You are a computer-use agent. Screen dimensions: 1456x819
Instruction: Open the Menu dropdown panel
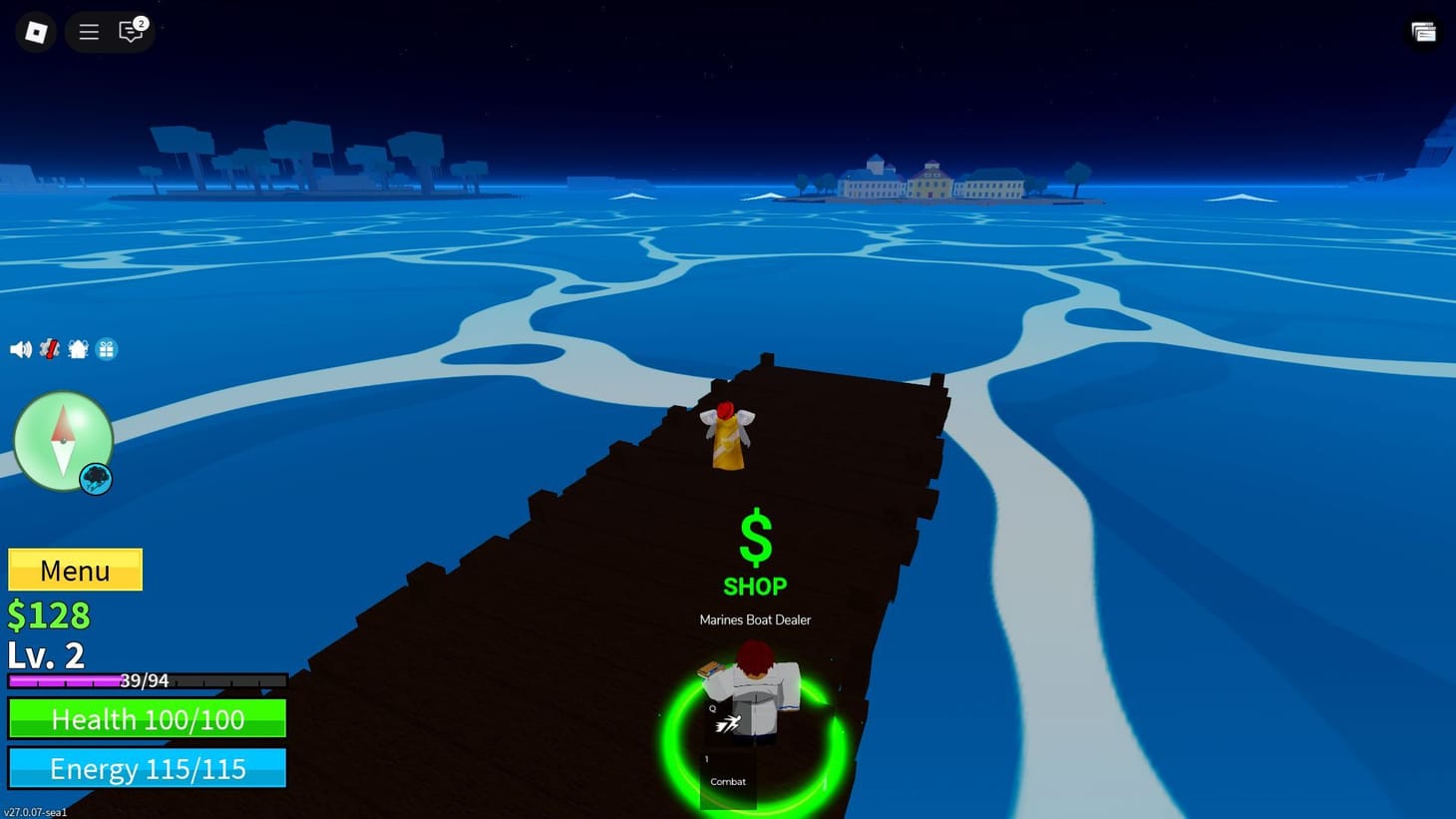74,570
